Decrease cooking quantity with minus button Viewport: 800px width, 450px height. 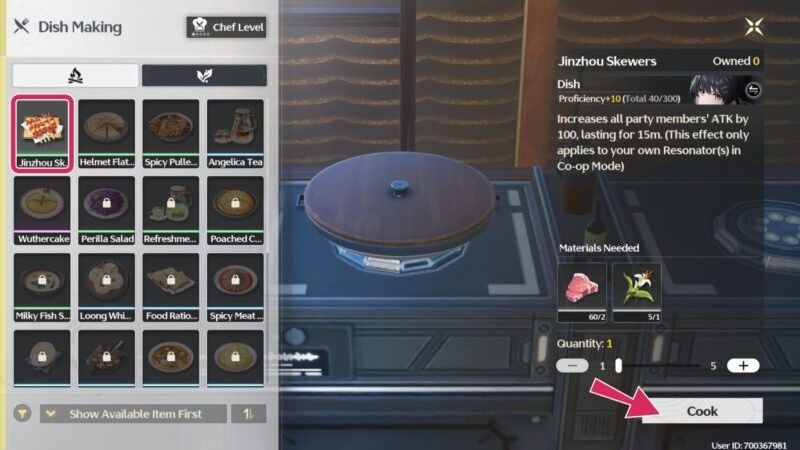(571, 366)
